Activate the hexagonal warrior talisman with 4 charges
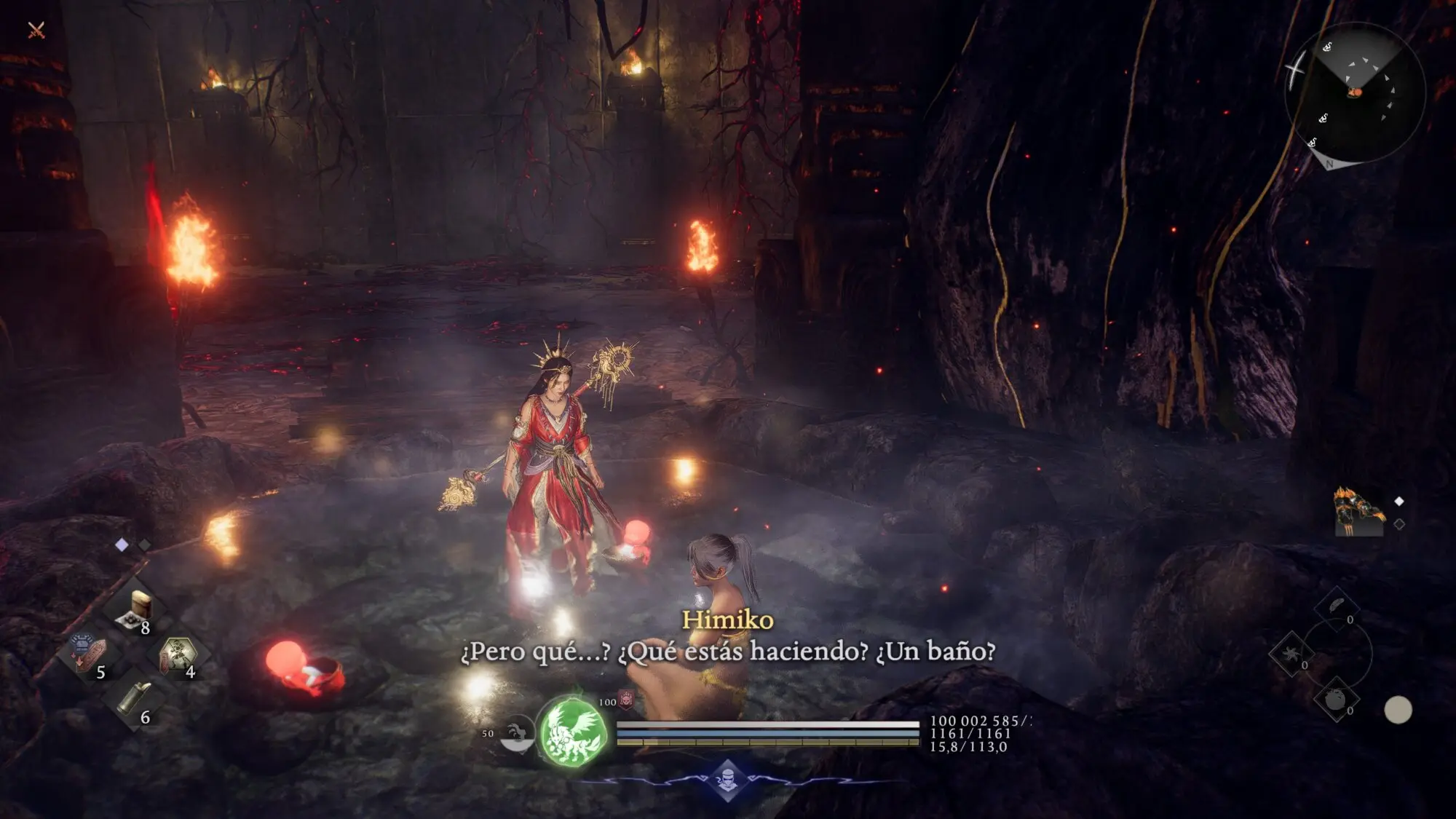 (x=178, y=654)
